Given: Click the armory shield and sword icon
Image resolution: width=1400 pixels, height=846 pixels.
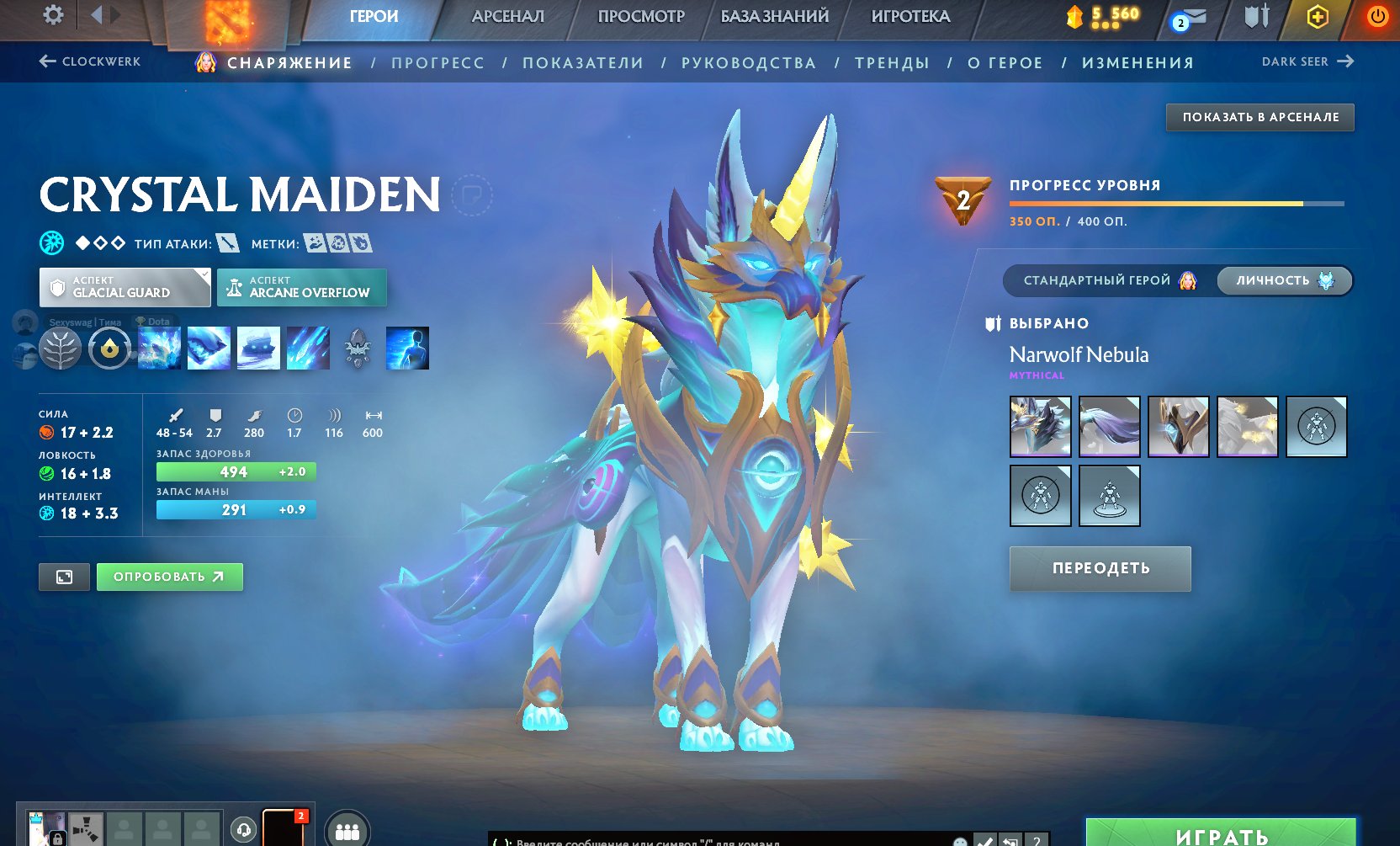Looking at the screenshot, I should point(1254,17).
